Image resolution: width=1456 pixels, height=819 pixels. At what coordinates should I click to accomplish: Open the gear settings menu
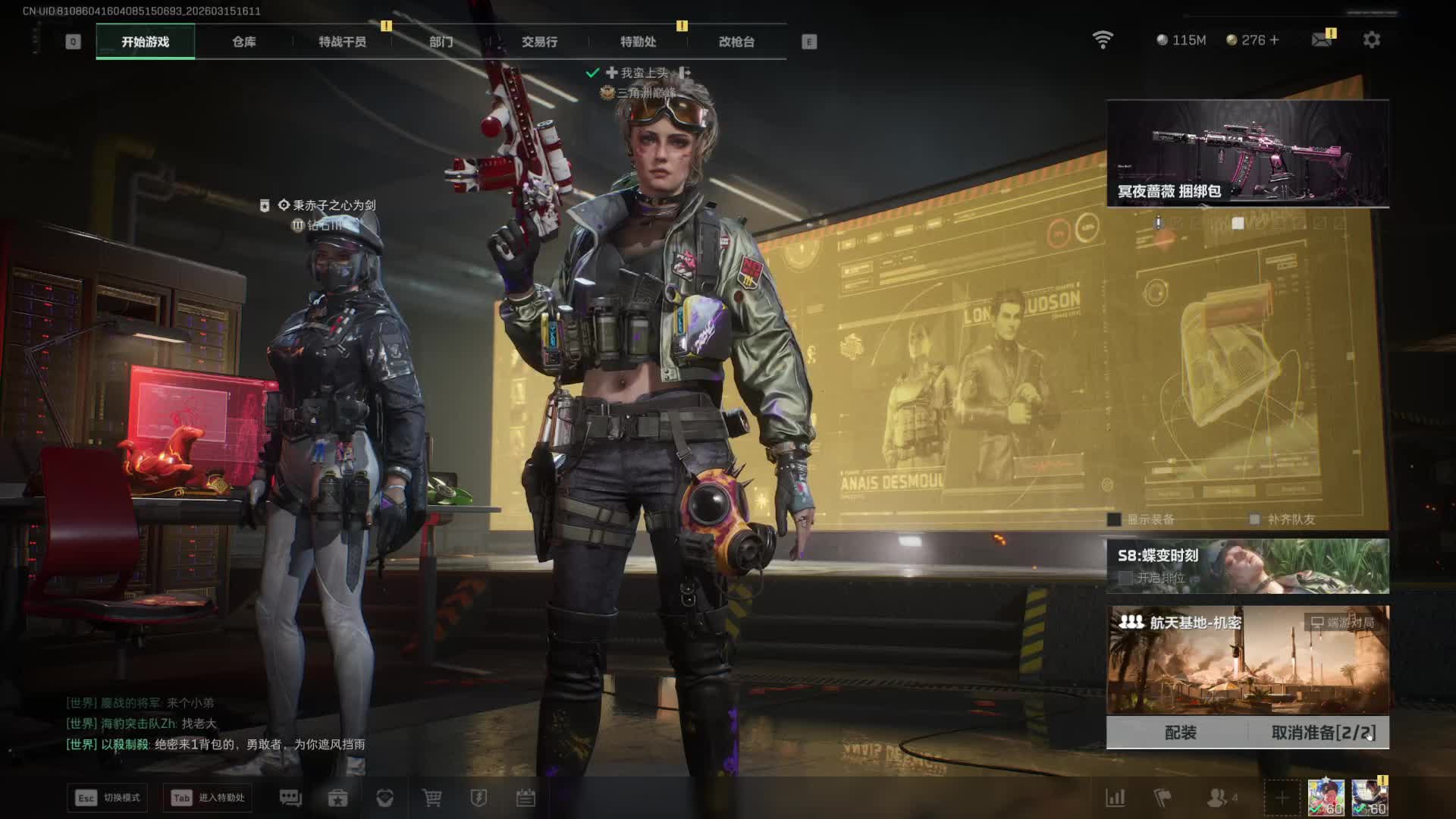(x=1371, y=39)
